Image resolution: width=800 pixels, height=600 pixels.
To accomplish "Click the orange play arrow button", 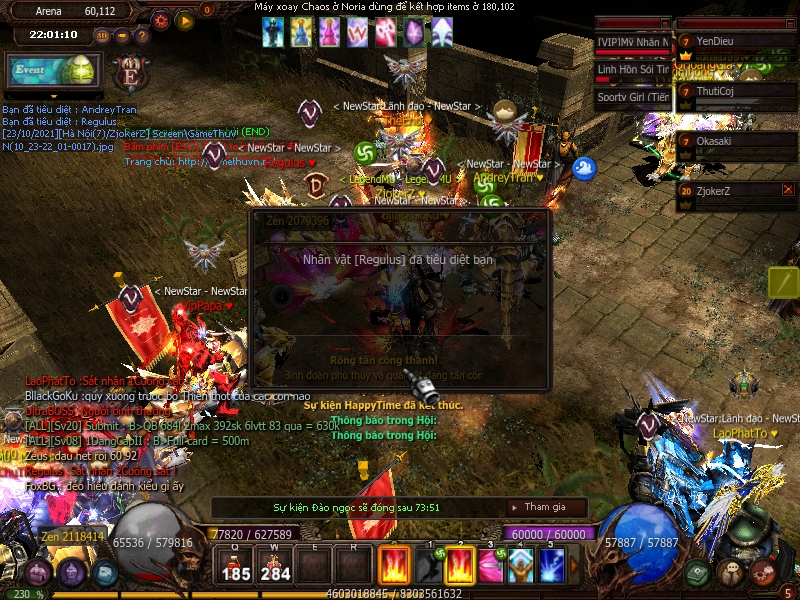I will click(184, 20).
